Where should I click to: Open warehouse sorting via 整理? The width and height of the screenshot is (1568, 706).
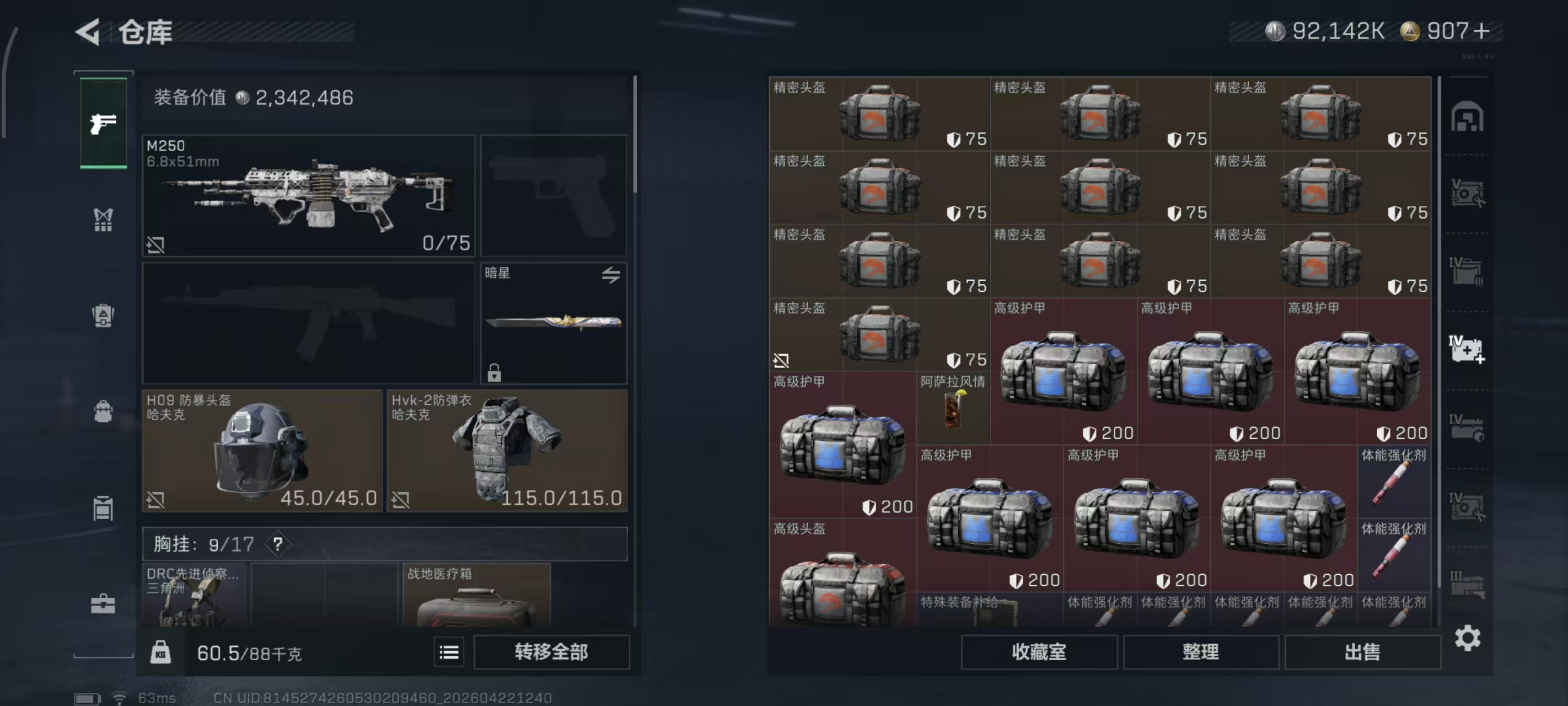coord(1201,652)
